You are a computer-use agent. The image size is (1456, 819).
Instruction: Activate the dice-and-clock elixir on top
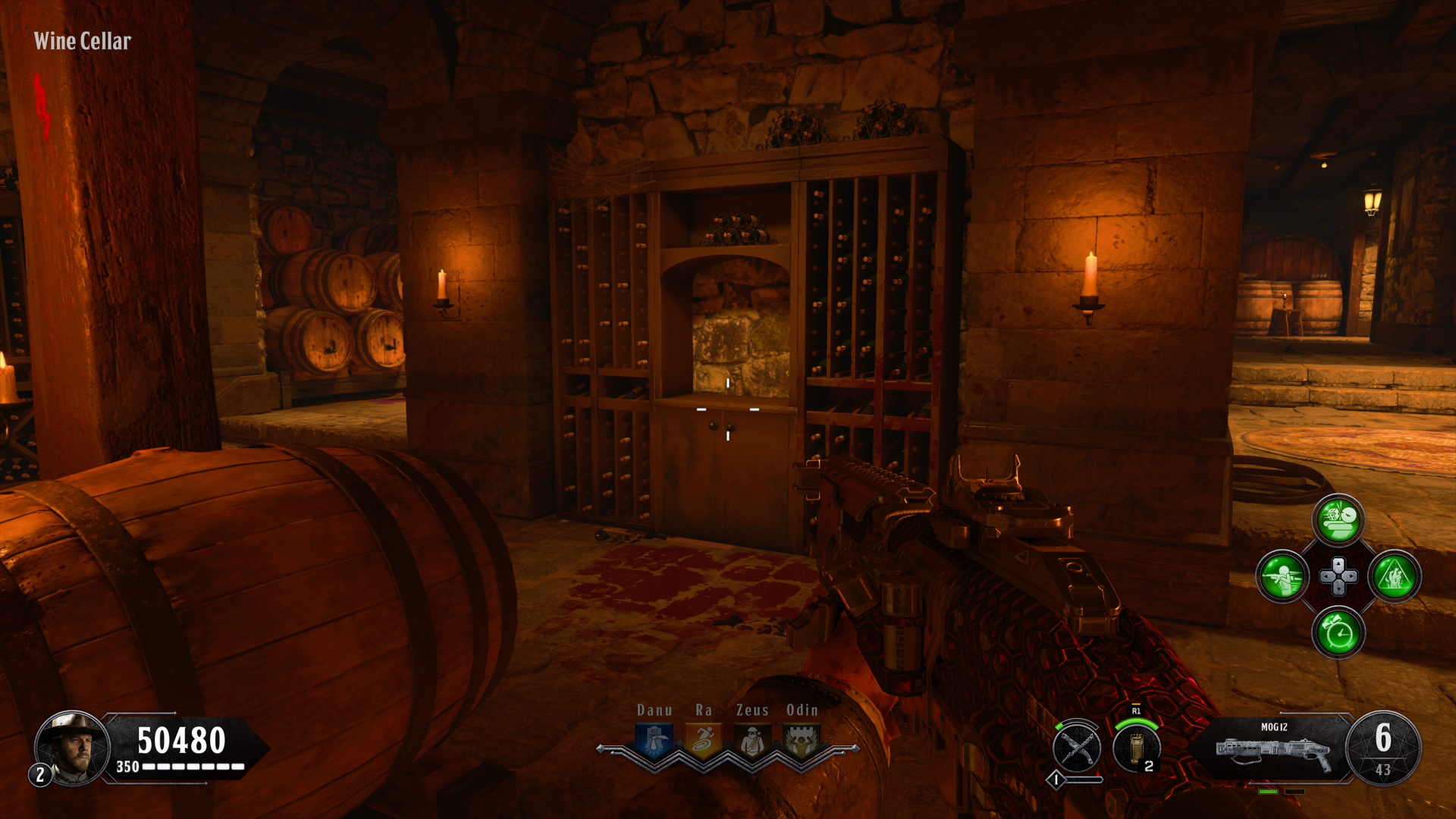click(x=1338, y=520)
